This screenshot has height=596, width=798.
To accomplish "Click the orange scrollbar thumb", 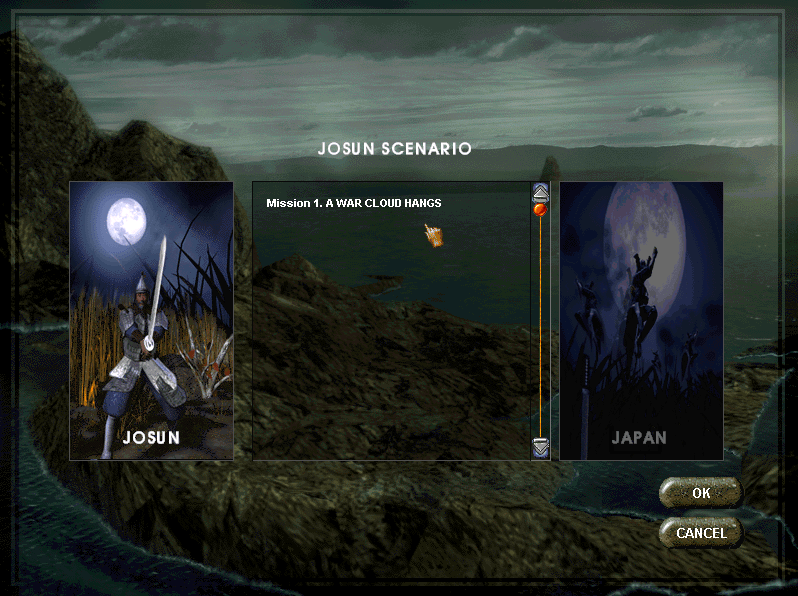I will pyautogui.click(x=540, y=210).
